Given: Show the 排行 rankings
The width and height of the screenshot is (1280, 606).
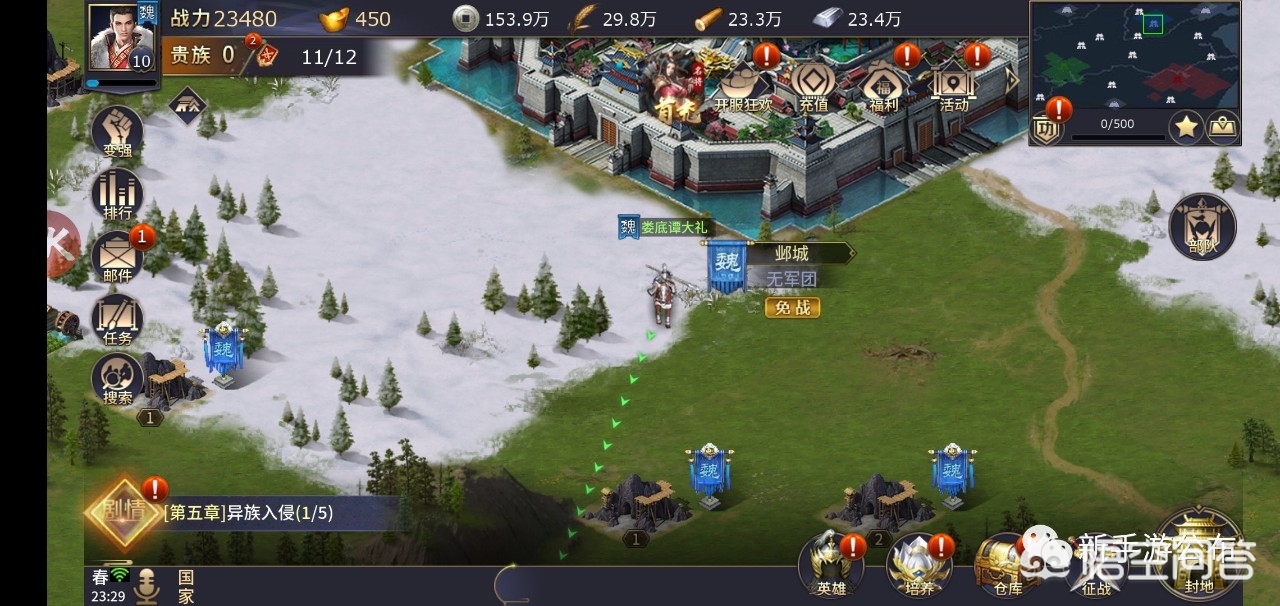Looking at the screenshot, I should click(x=117, y=195).
